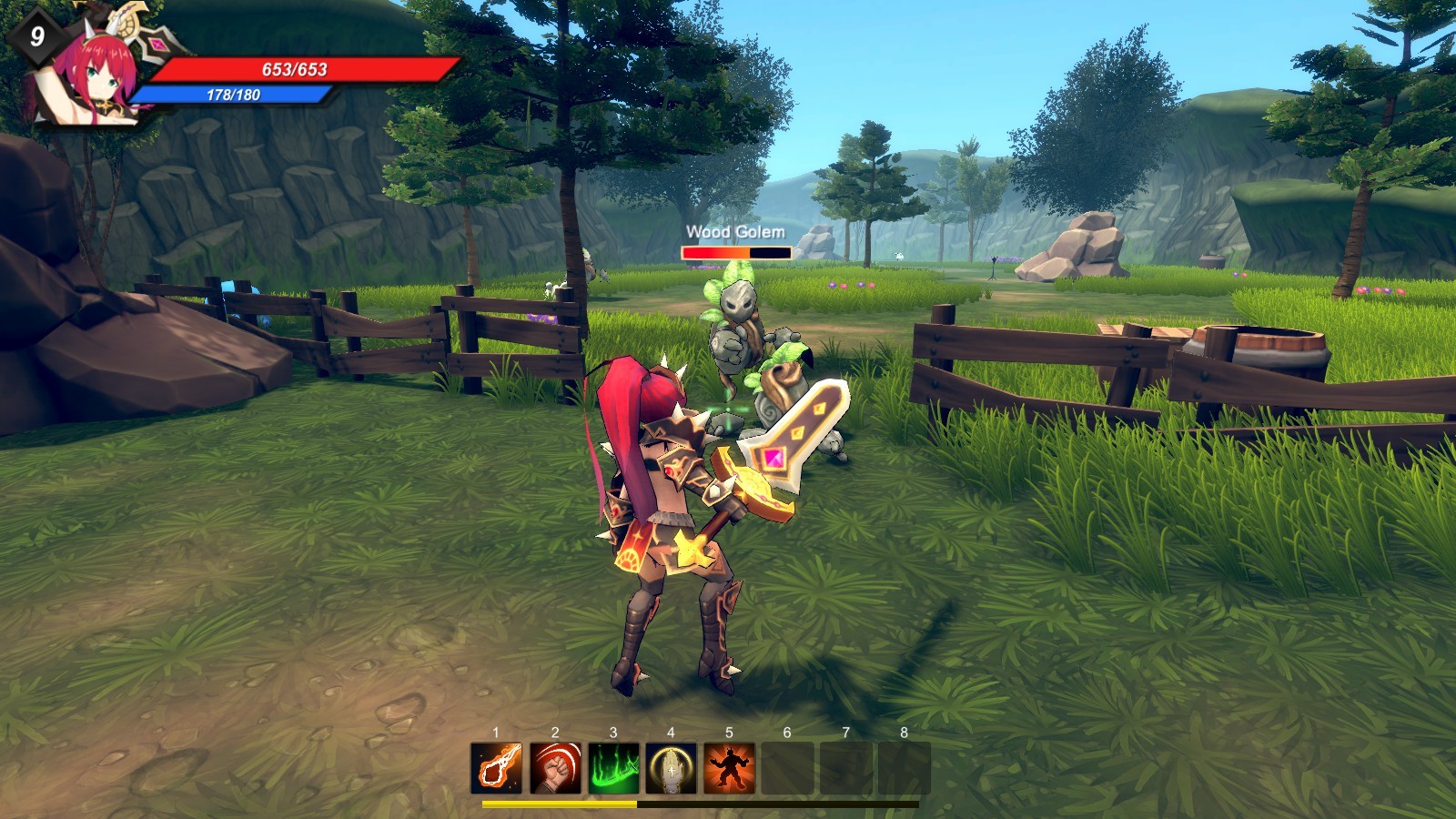Trigger the holy hand blessing skill in slot 4
This screenshot has height=819, width=1456.
(x=672, y=769)
